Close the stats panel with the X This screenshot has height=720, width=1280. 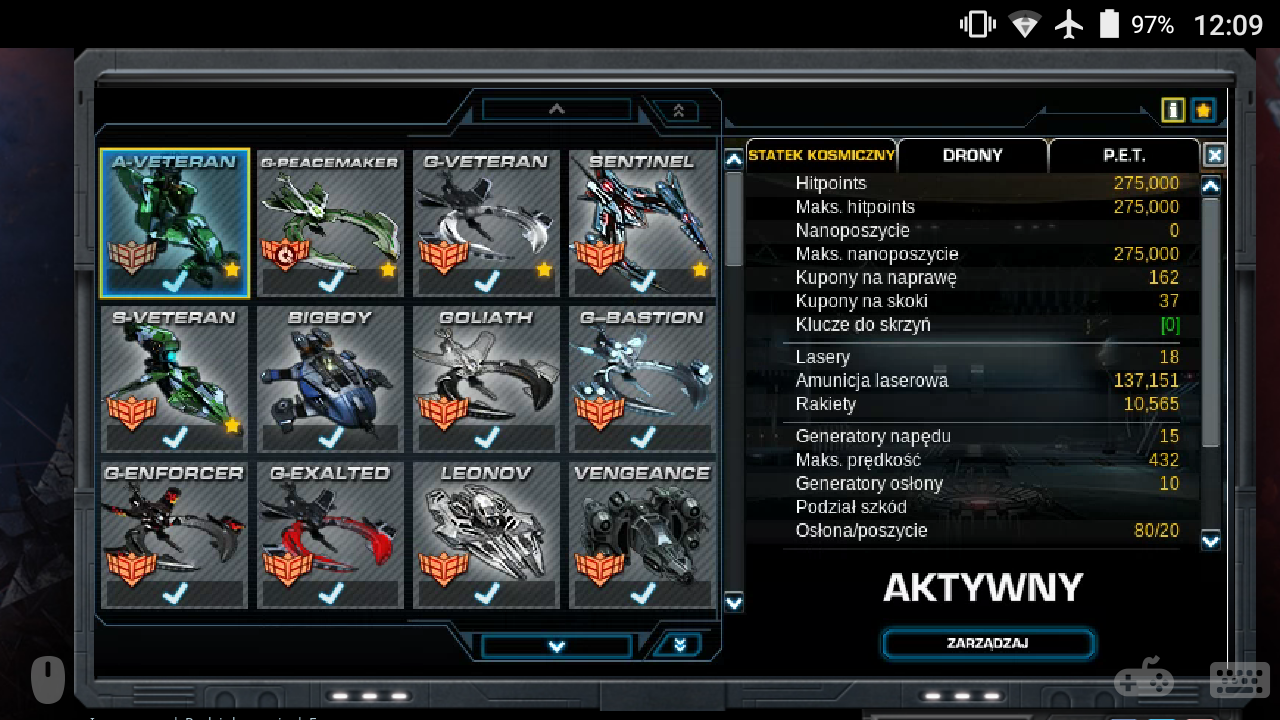click(x=1214, y=155)
